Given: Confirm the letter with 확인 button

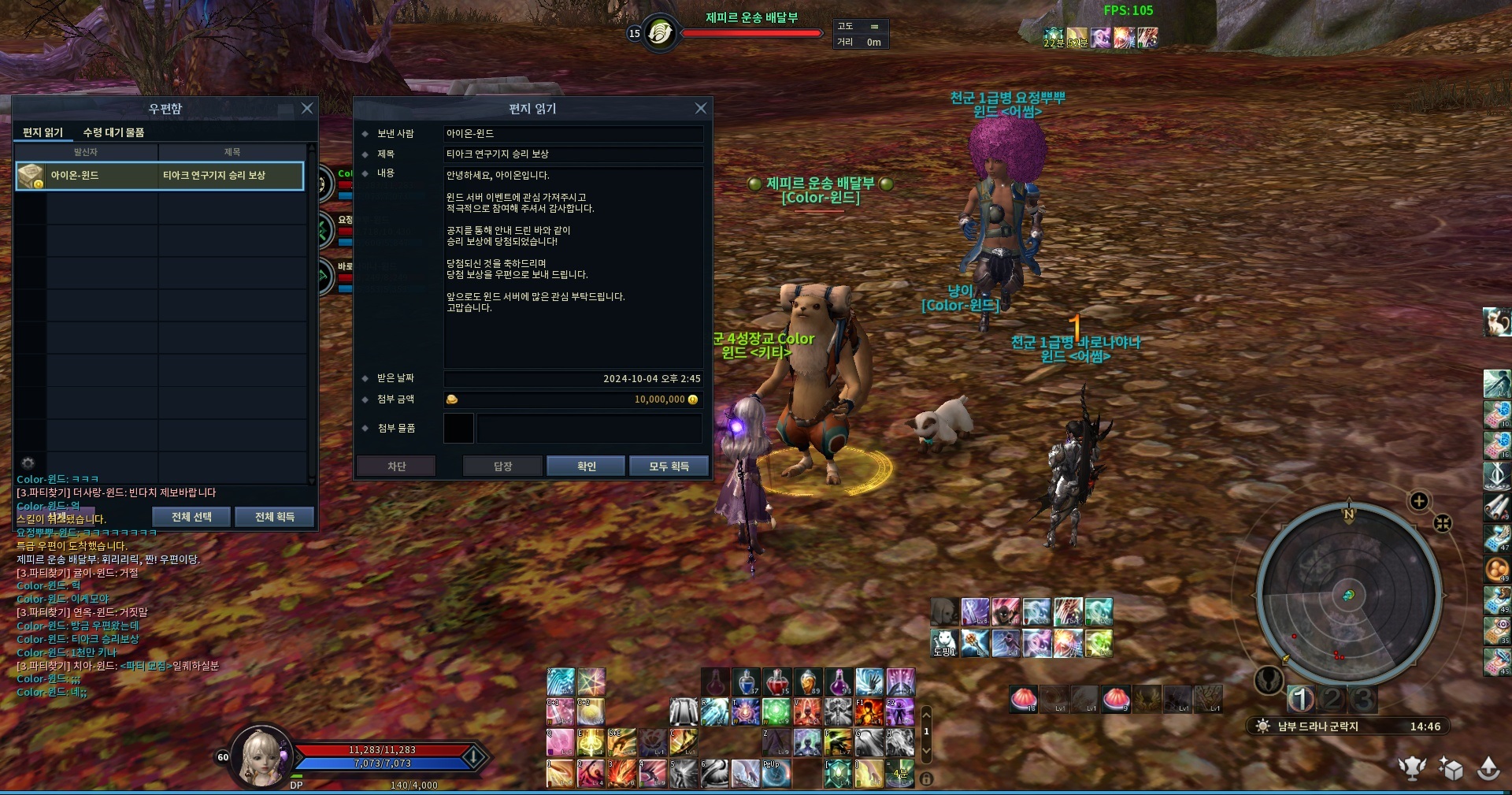Looking at the screenshot, I should (586, 466).
